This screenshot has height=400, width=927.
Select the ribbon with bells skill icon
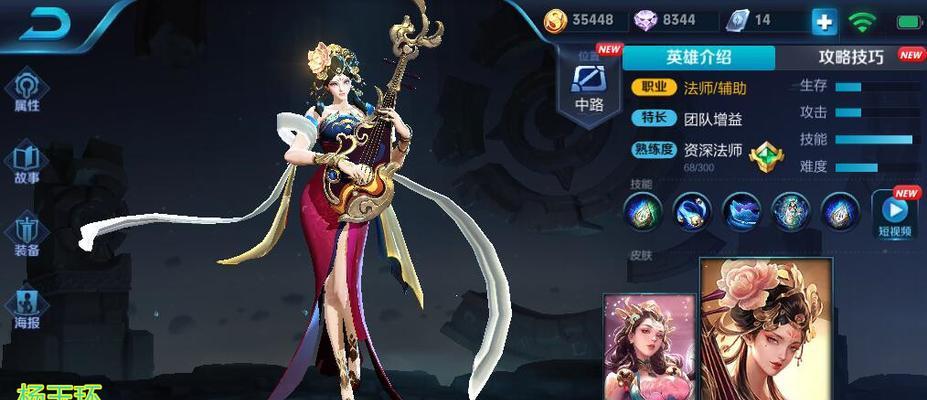(x=691, y=211)
